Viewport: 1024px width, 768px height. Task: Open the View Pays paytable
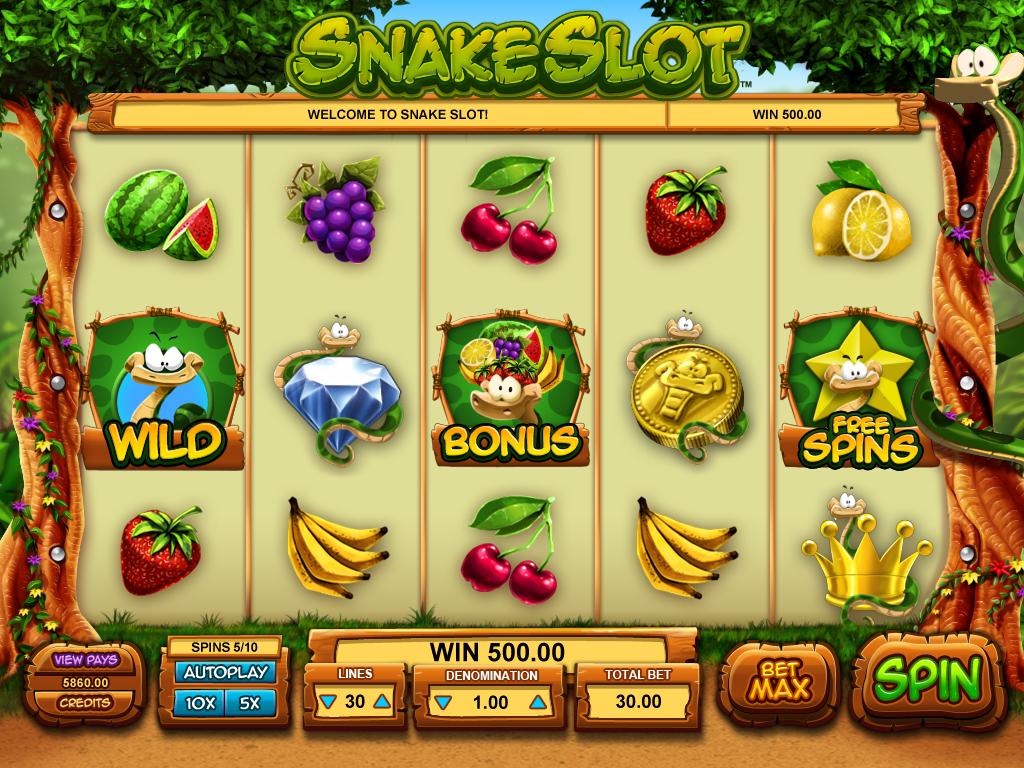click(x=86, y=660)
